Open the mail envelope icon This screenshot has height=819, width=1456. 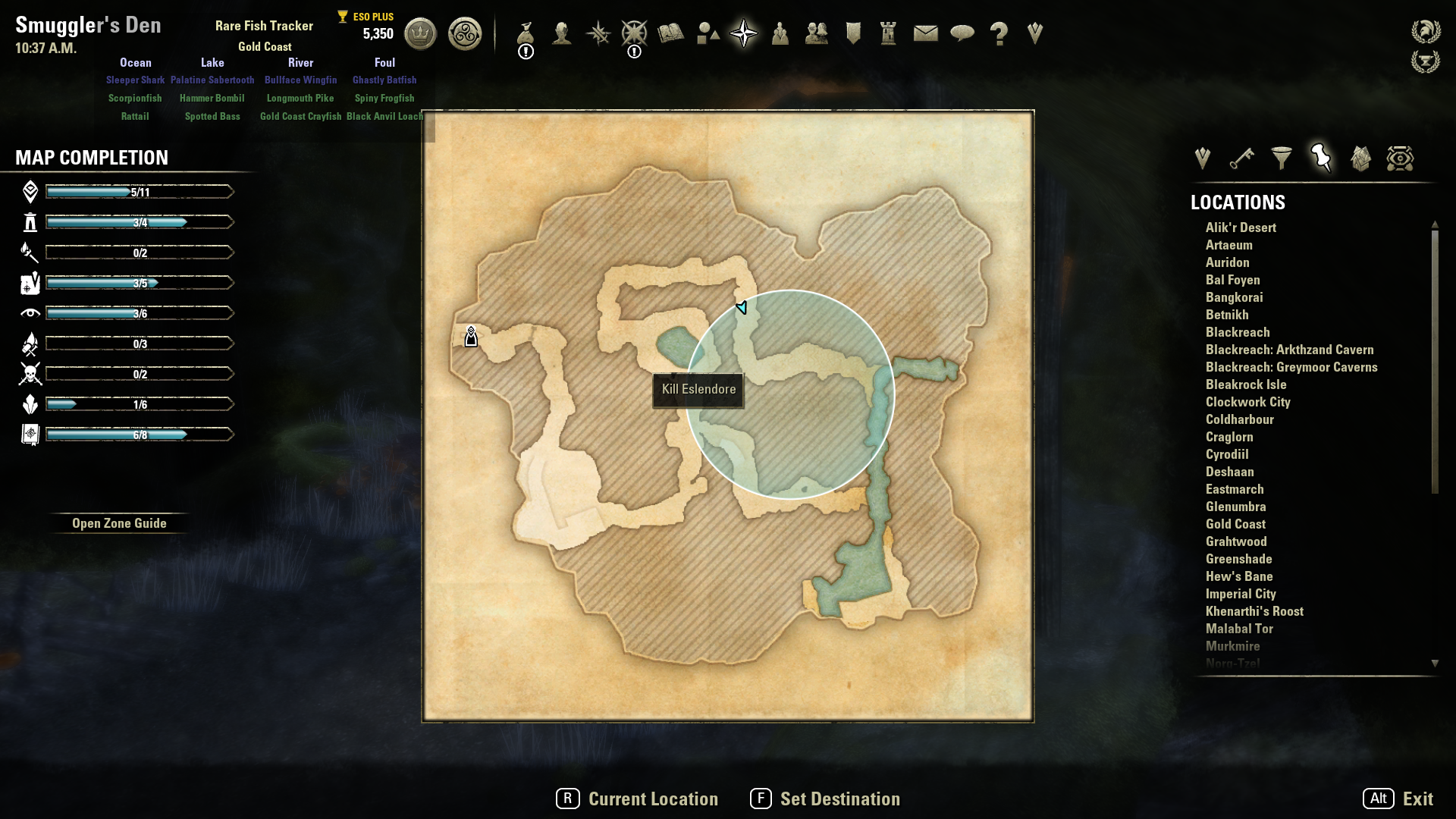[925, 33]
